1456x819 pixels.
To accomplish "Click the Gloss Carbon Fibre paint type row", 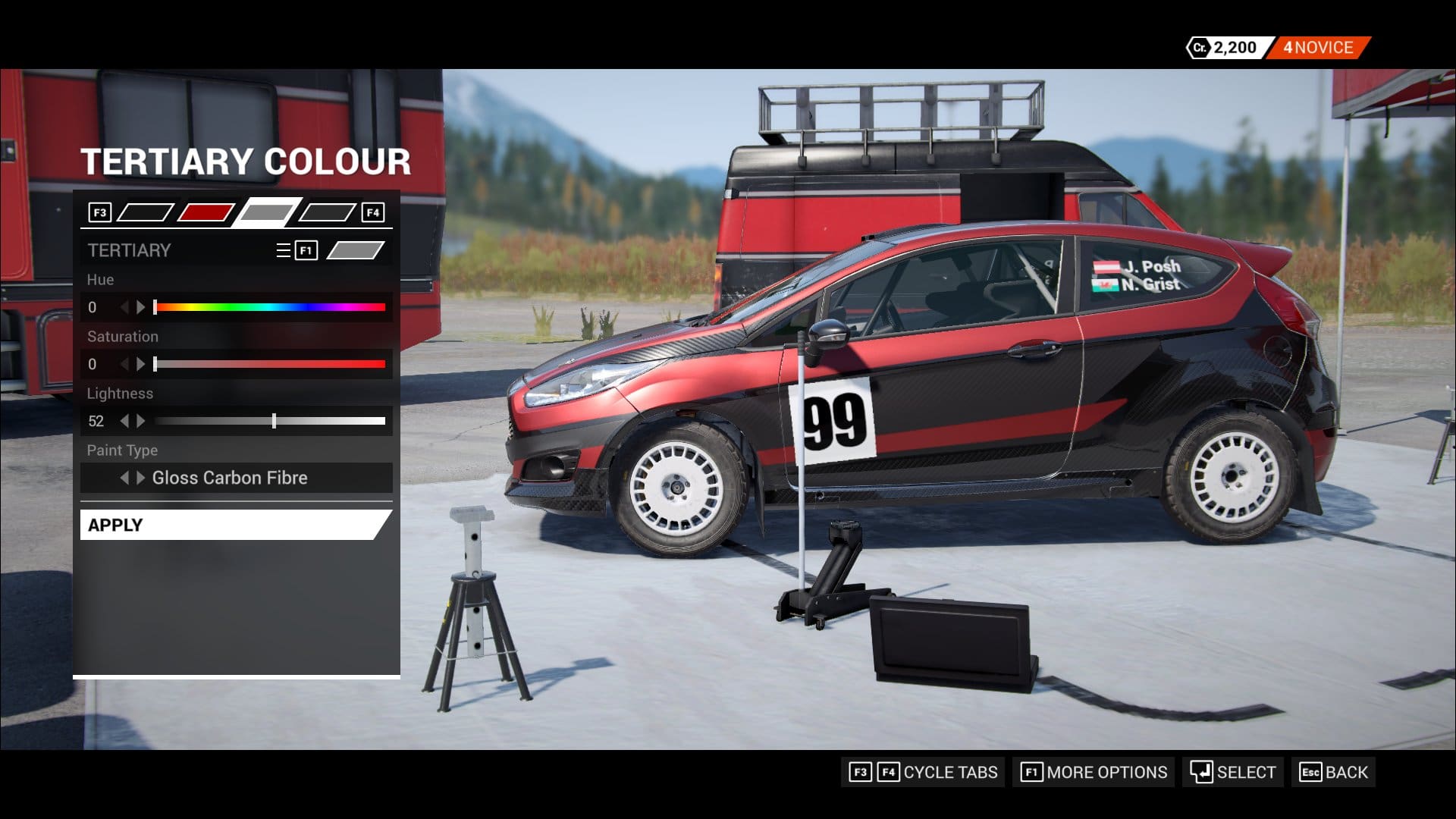I will 230,478.
